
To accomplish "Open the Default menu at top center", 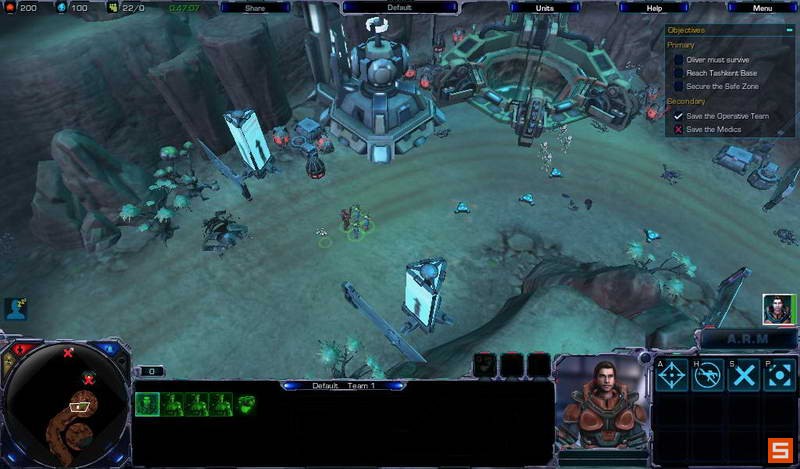I will click(x=398, y=7).
